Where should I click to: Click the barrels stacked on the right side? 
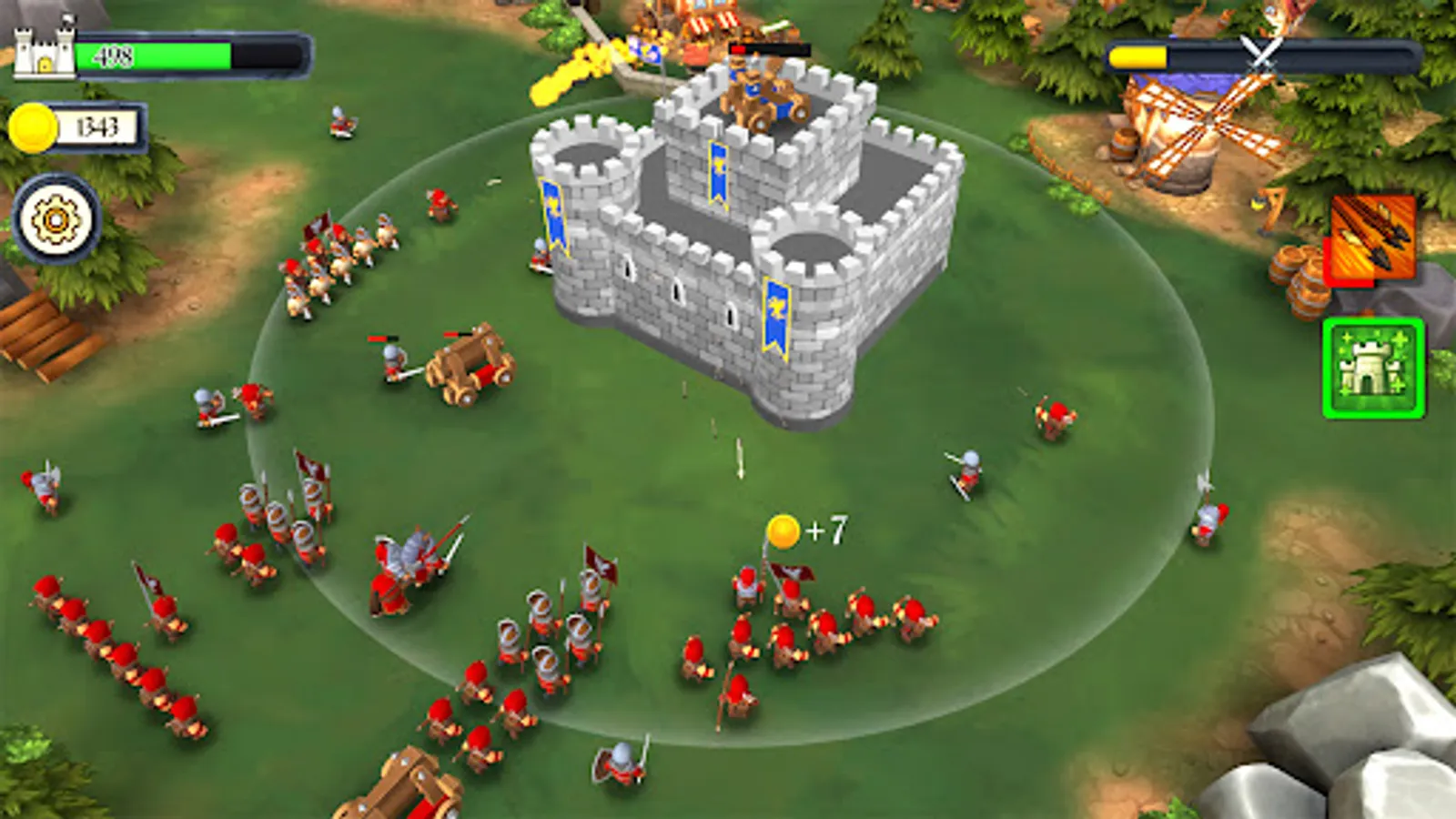[x=1297, y=278]
